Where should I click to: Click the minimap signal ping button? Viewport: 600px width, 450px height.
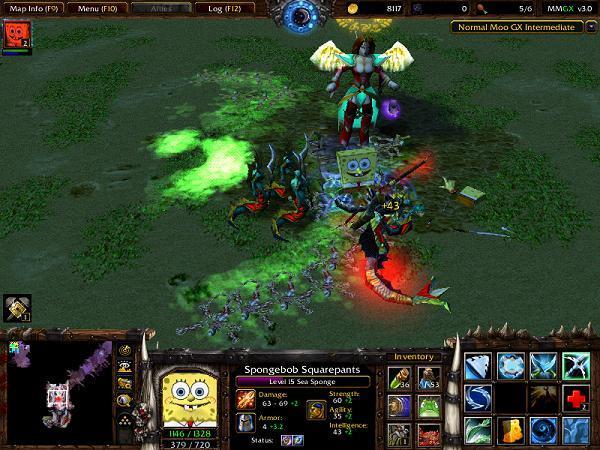[x=127, y=350]
